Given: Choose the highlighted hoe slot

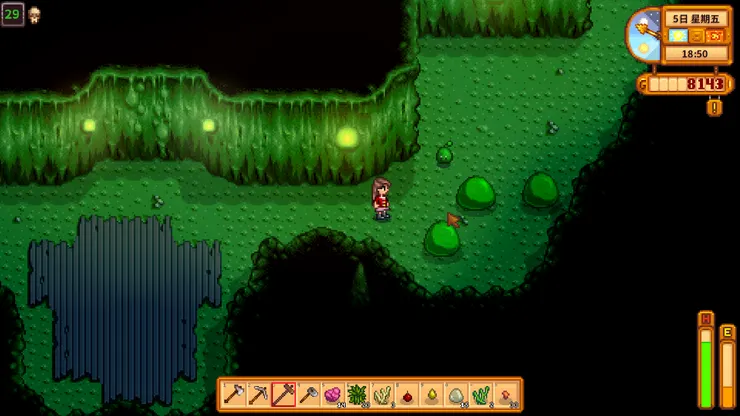Looking at the screenshot, I should tap(284, 395).
